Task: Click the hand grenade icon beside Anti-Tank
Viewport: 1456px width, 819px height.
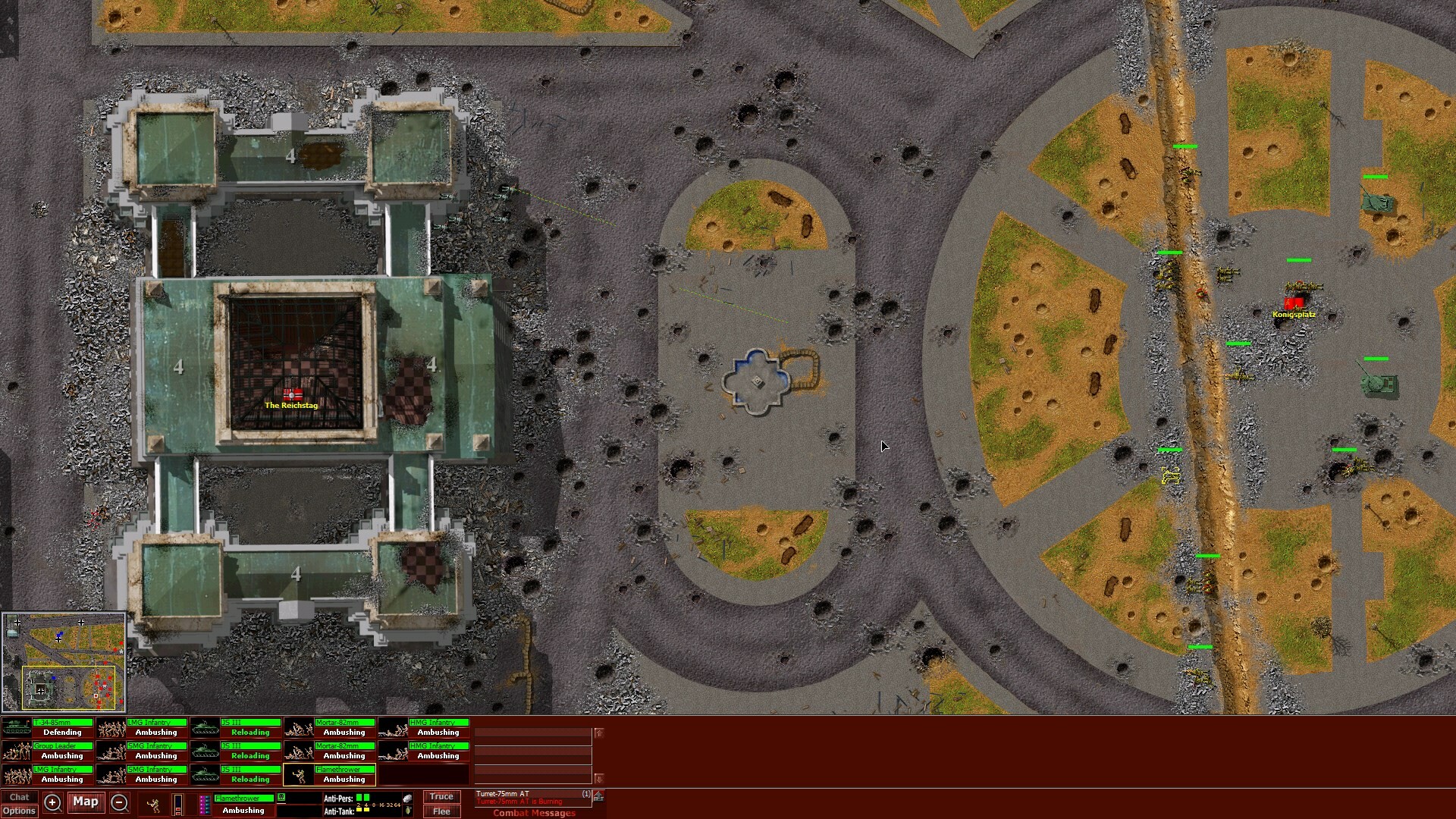Action: click(409, 811)
